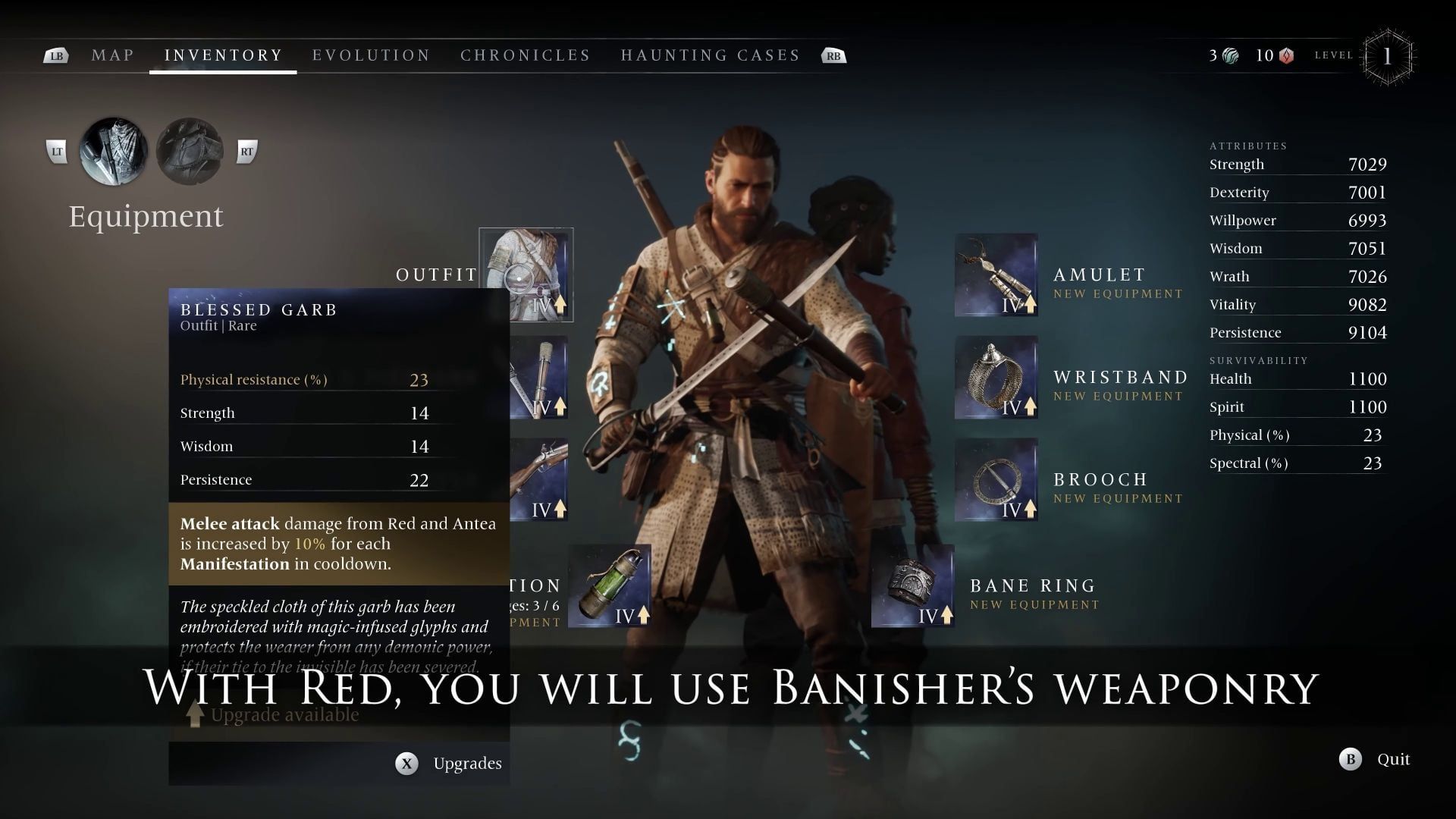Expand next category with the RT control
1456x819 pixels.
[x=248, y=151]
